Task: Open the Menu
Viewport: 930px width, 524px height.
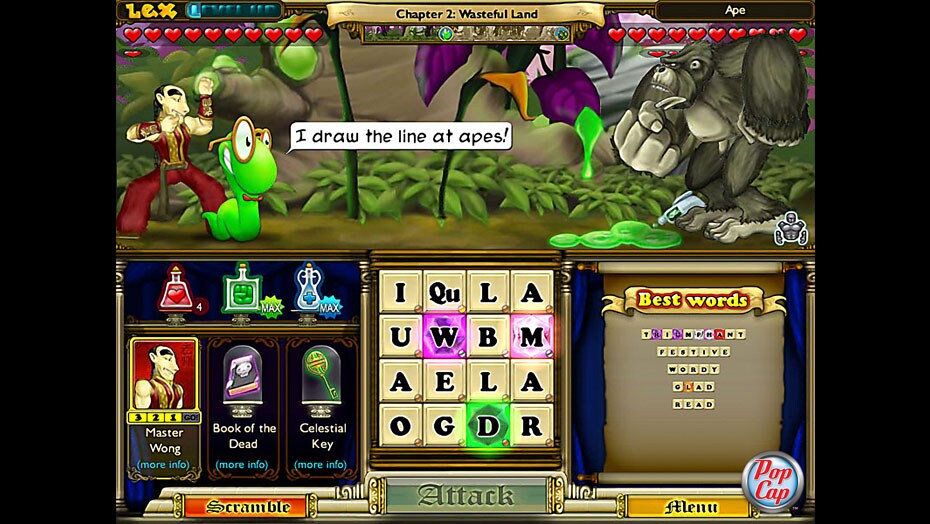Action: click(690, 507)
